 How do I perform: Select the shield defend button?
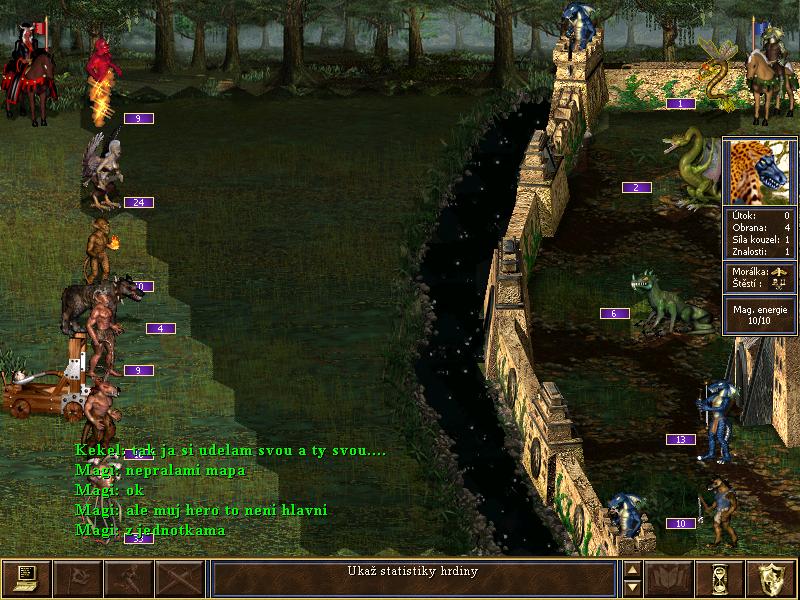click(771, 578)
